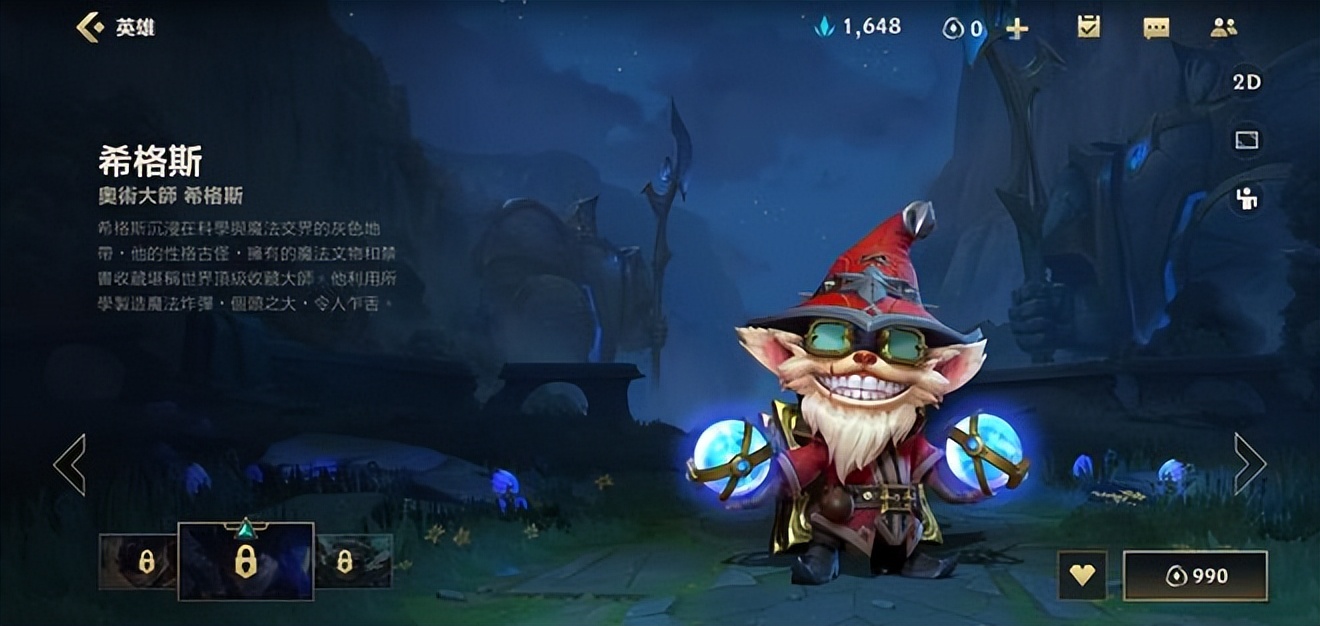This screenshot has height=626, width=1320.
Task: Click the character pose button
Action: (1246, 199)
